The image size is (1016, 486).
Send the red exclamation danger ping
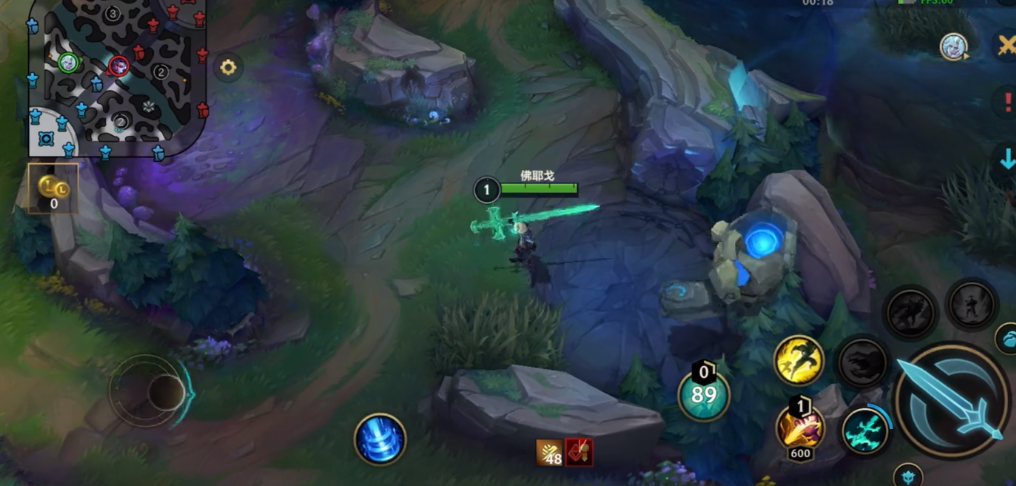(1005, 102)
